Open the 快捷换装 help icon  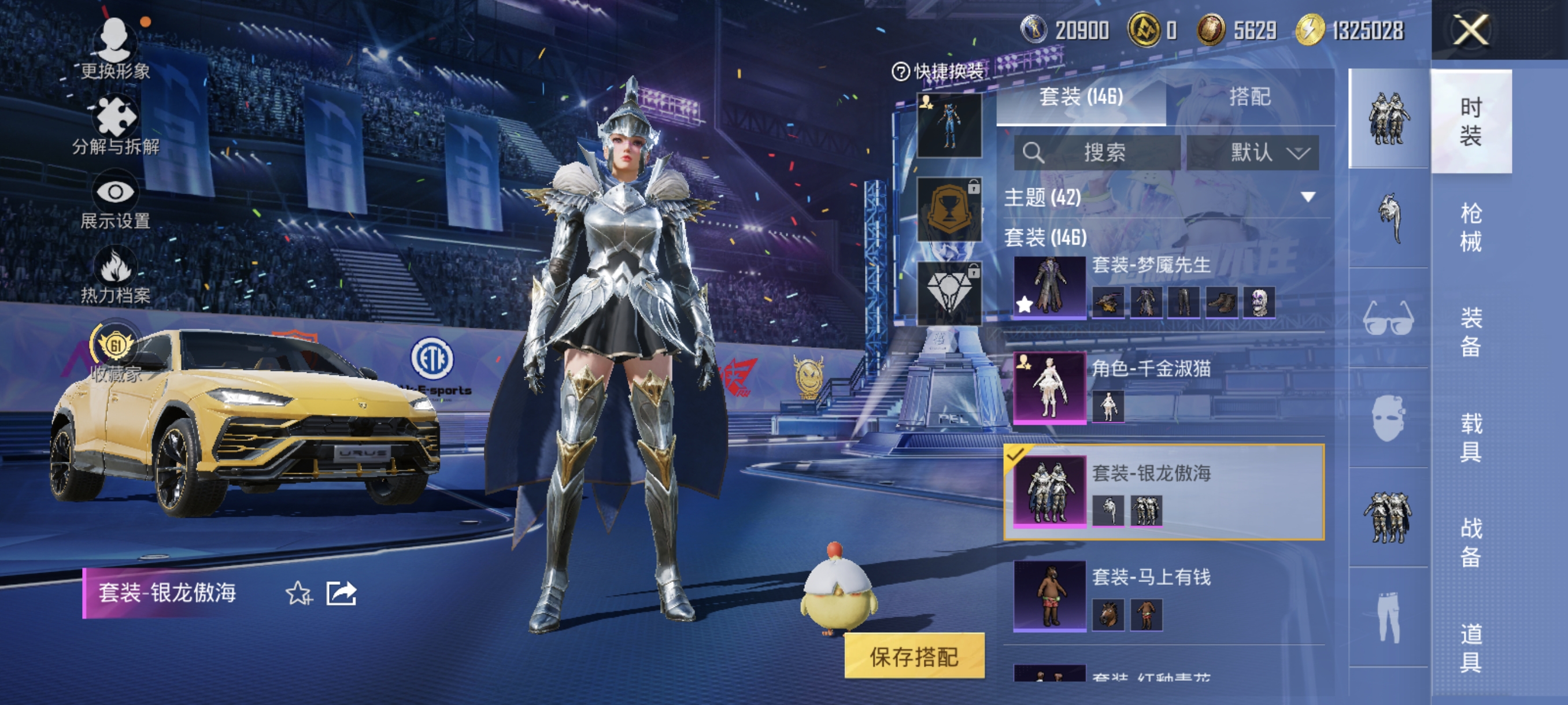click(900, 72)
